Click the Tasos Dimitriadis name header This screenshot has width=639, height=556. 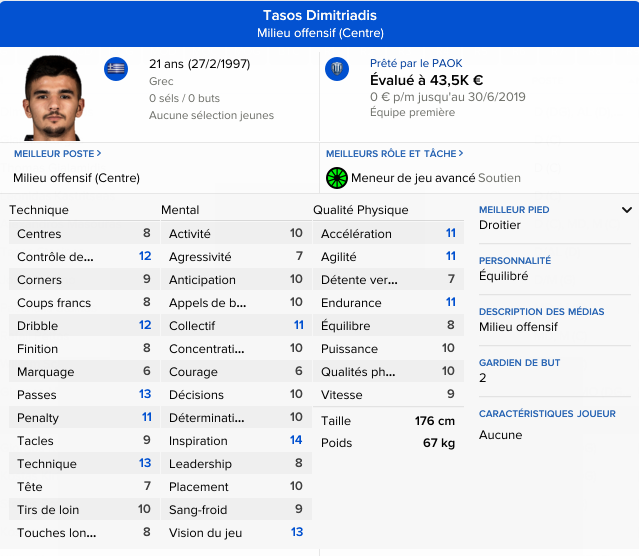(319, 16)
